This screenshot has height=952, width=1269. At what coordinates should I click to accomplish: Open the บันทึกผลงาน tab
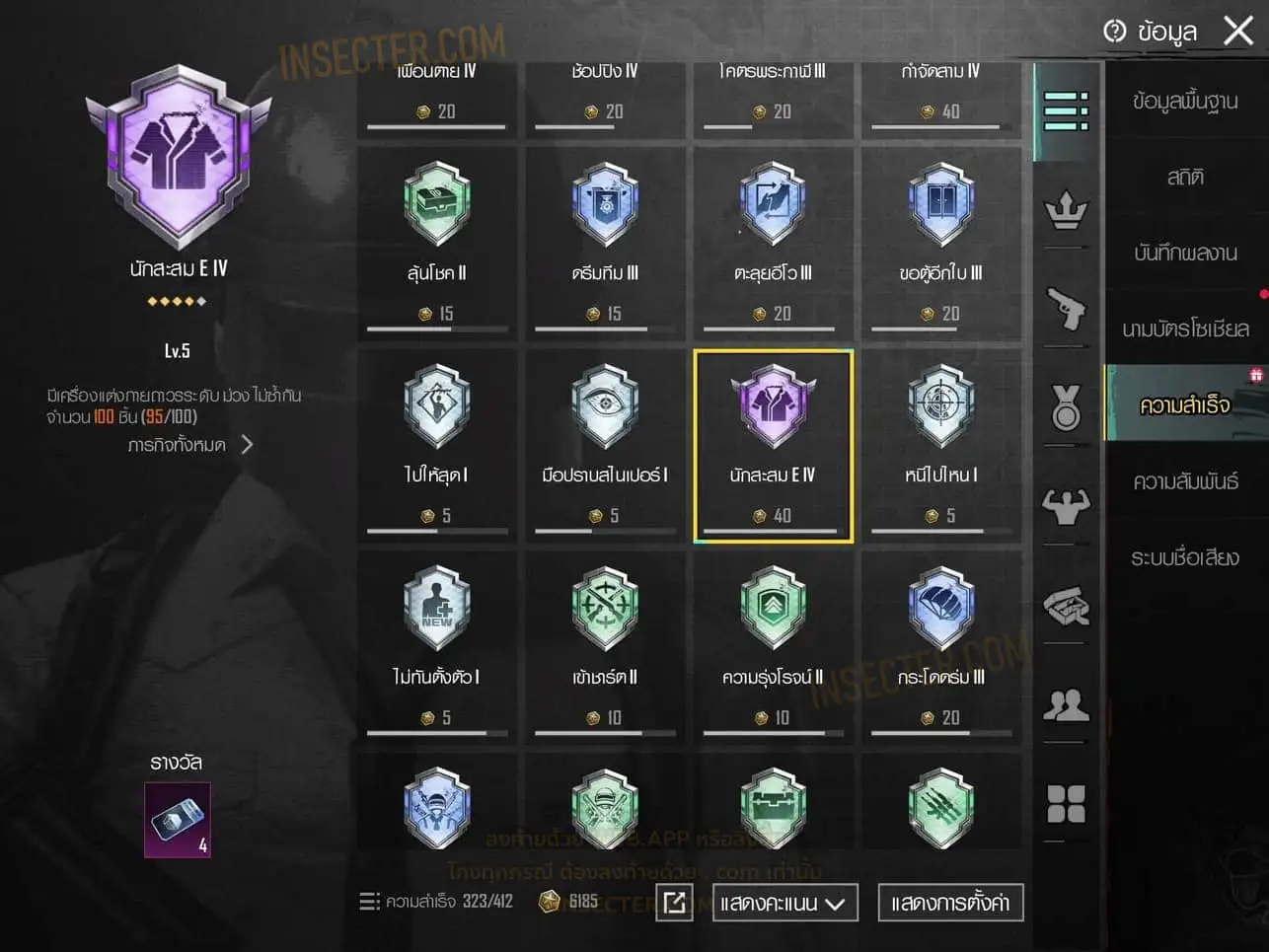pyautogui.click(x=1184, y=254)
